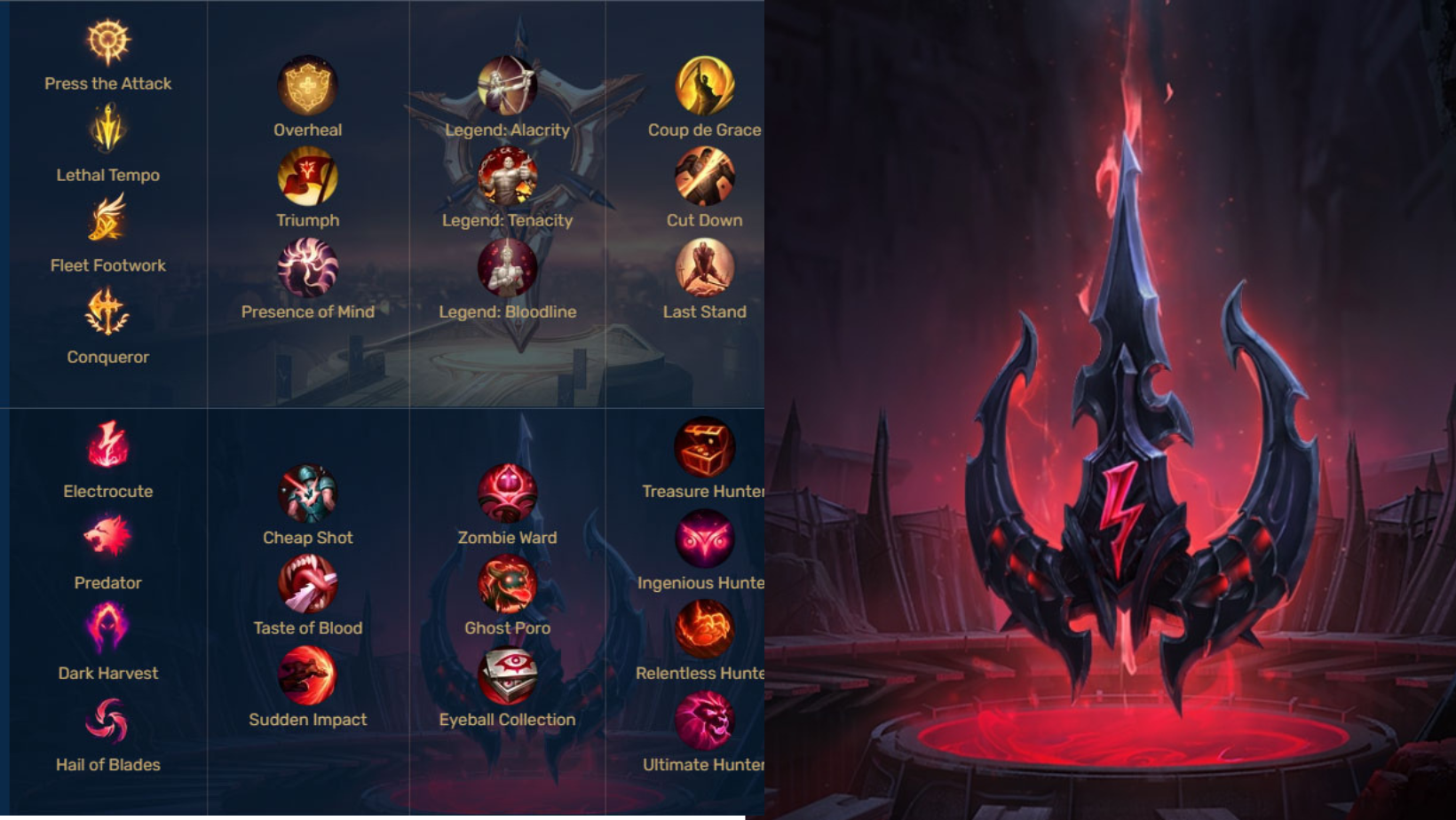
Task: Pick Presence of Mind rune
Action: (307, 268)
